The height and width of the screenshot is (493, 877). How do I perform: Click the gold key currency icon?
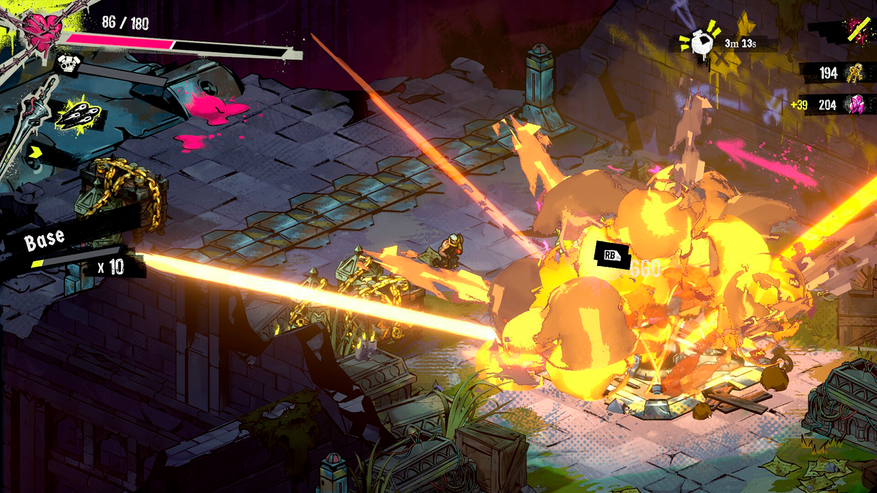tap(856, 72)
